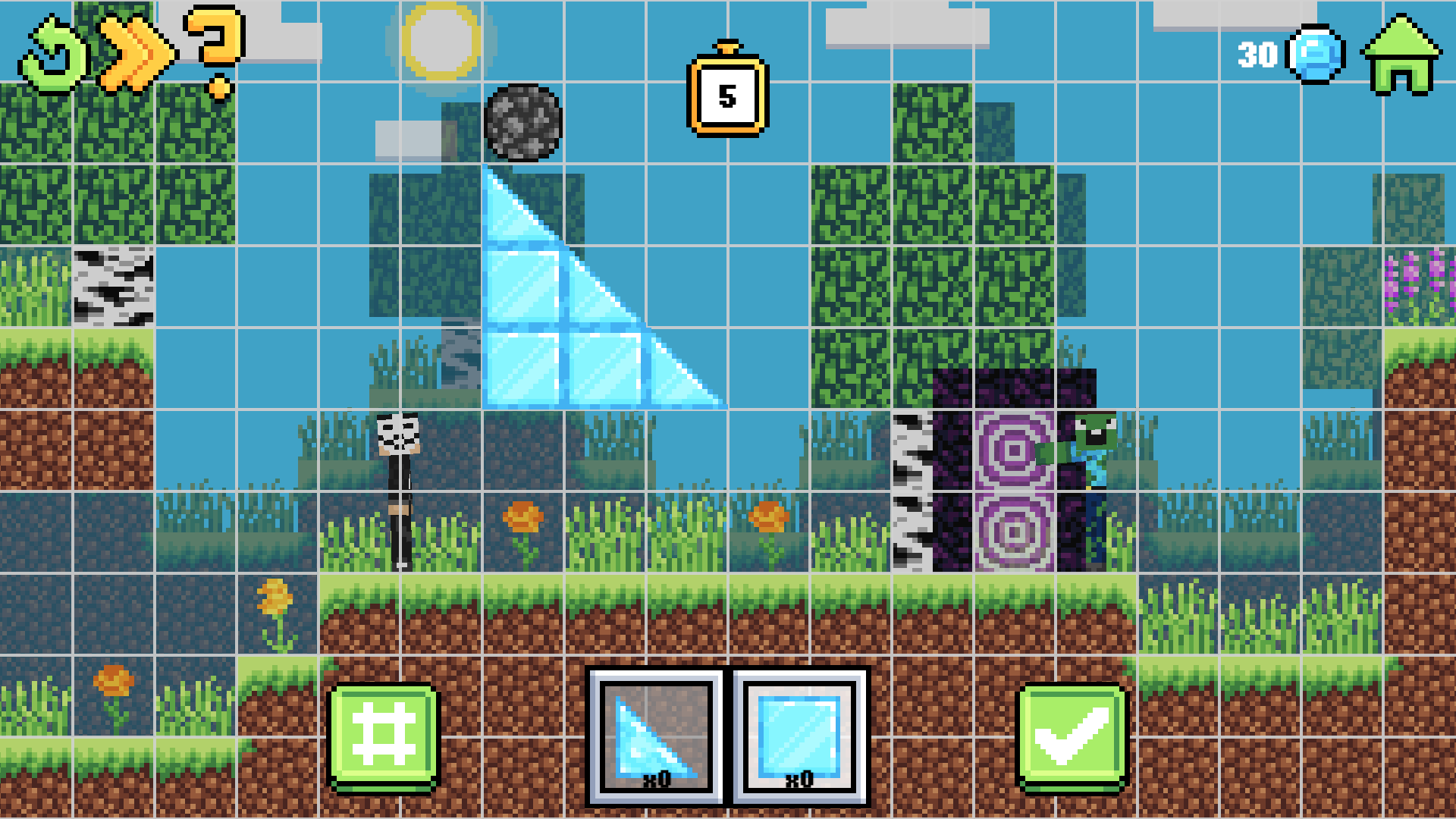1456x819 pixels.
Task: Toggle the grid overlay button
Action: click(384, 732)
